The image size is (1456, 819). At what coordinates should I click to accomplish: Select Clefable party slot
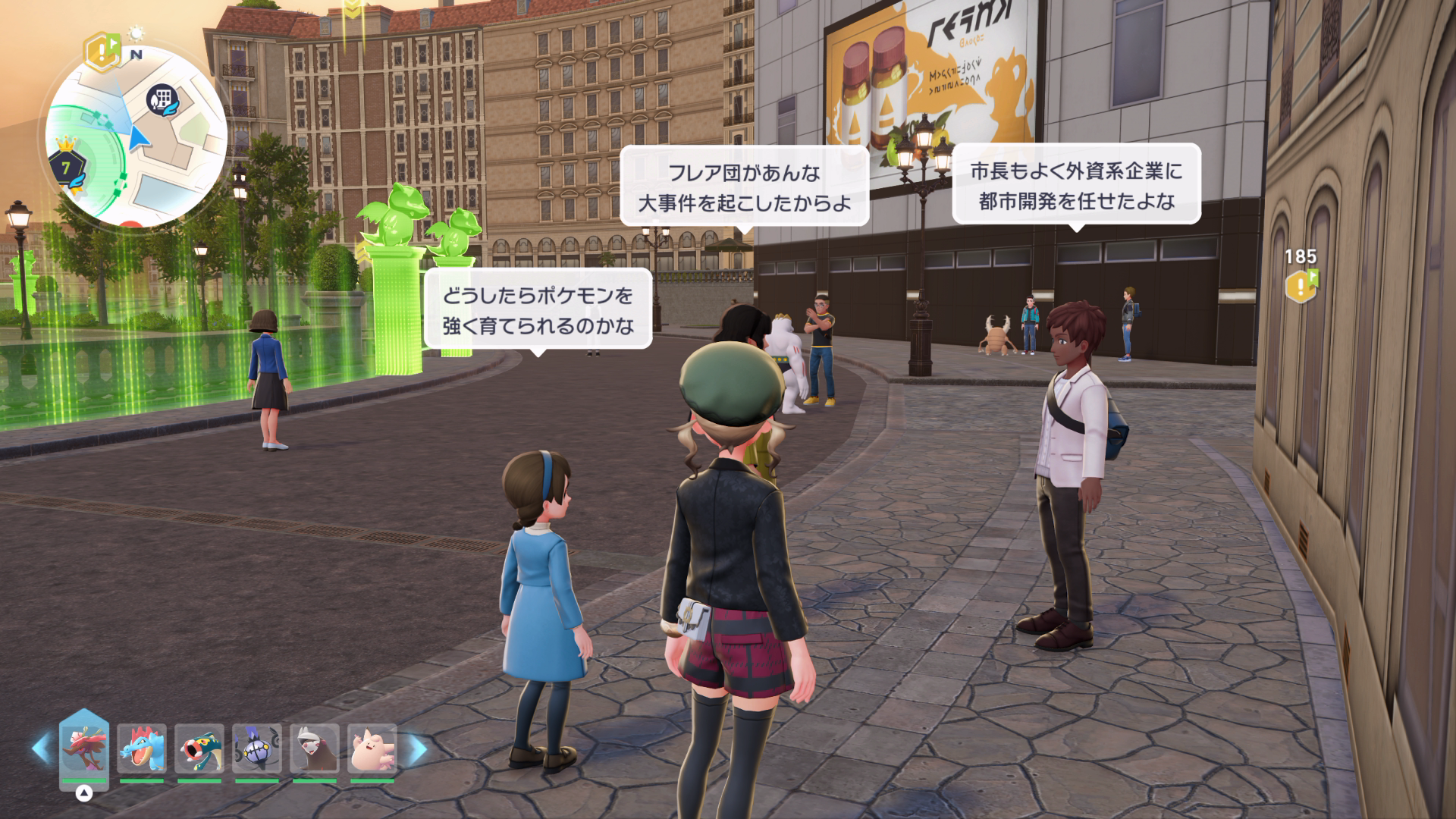(372, 749)
